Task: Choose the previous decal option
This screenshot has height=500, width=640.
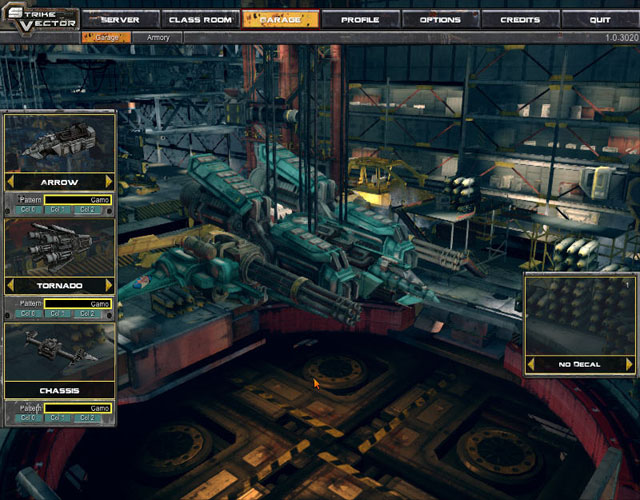Action: click(x=531, y=364)
